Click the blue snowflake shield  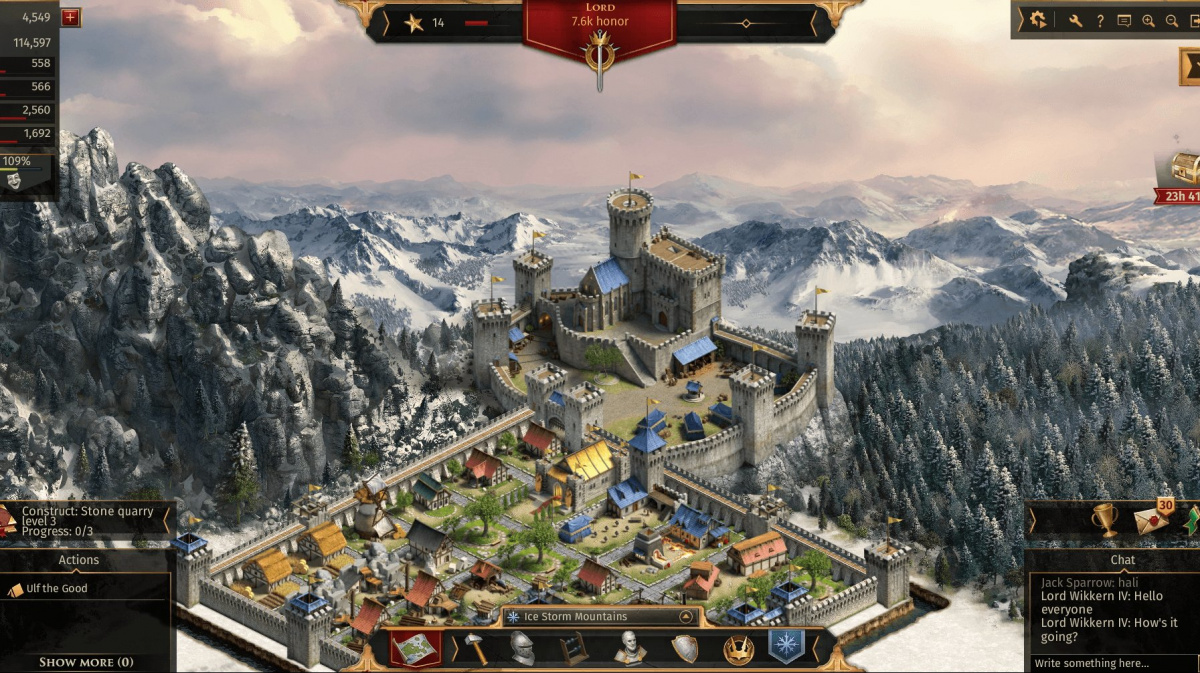click(x=786, y=646)
